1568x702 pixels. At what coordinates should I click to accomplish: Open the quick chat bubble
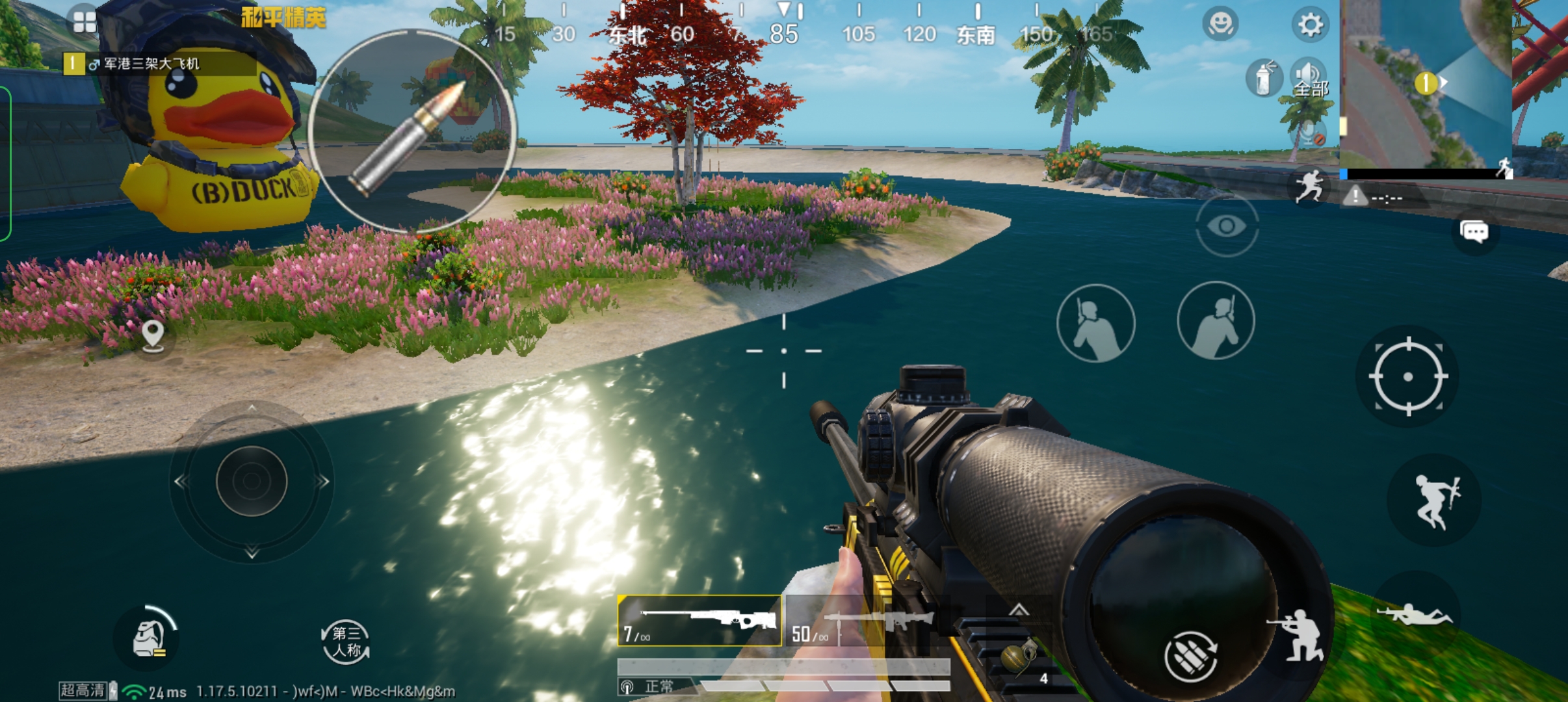click(1474, 231)
